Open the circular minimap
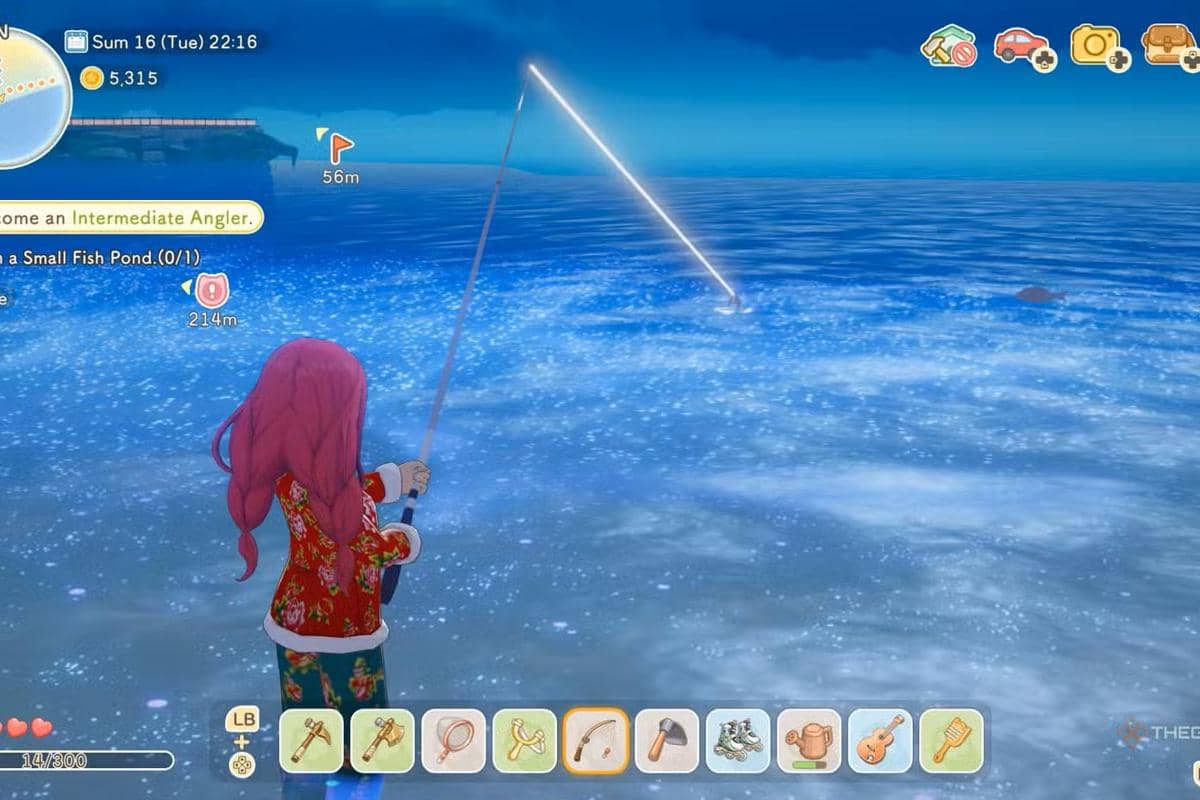The height and width of the screenshot is (800, 1200). (30, 97)
